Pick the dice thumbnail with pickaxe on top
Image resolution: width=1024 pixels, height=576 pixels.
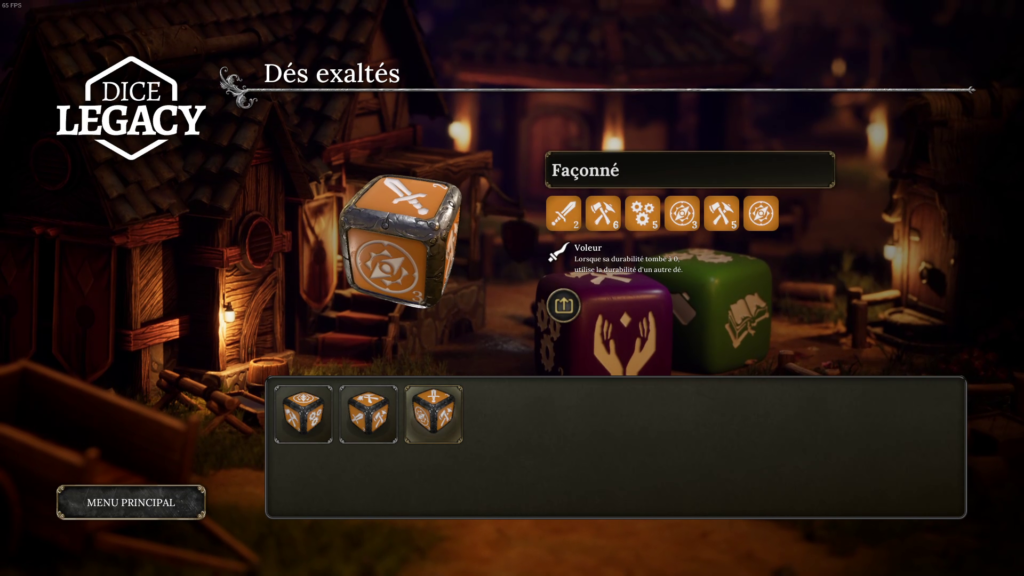[368, 414]
